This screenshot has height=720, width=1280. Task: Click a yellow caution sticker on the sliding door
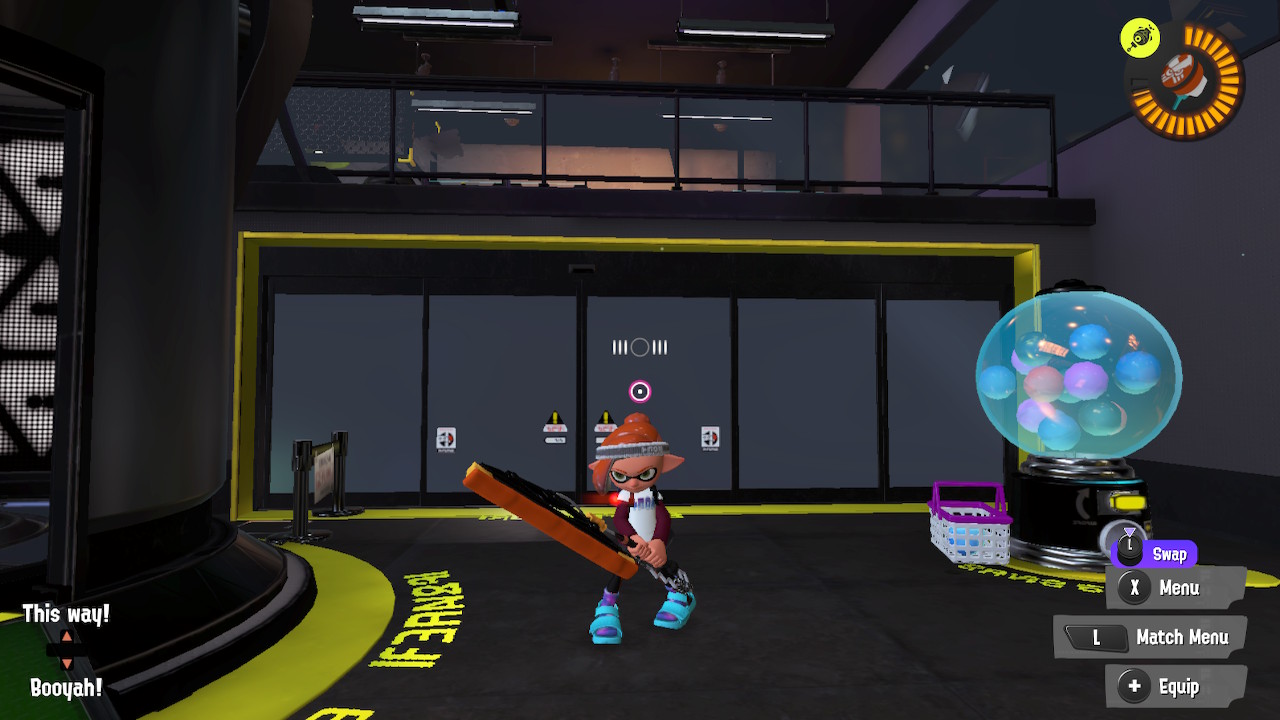tap(554, 418)
